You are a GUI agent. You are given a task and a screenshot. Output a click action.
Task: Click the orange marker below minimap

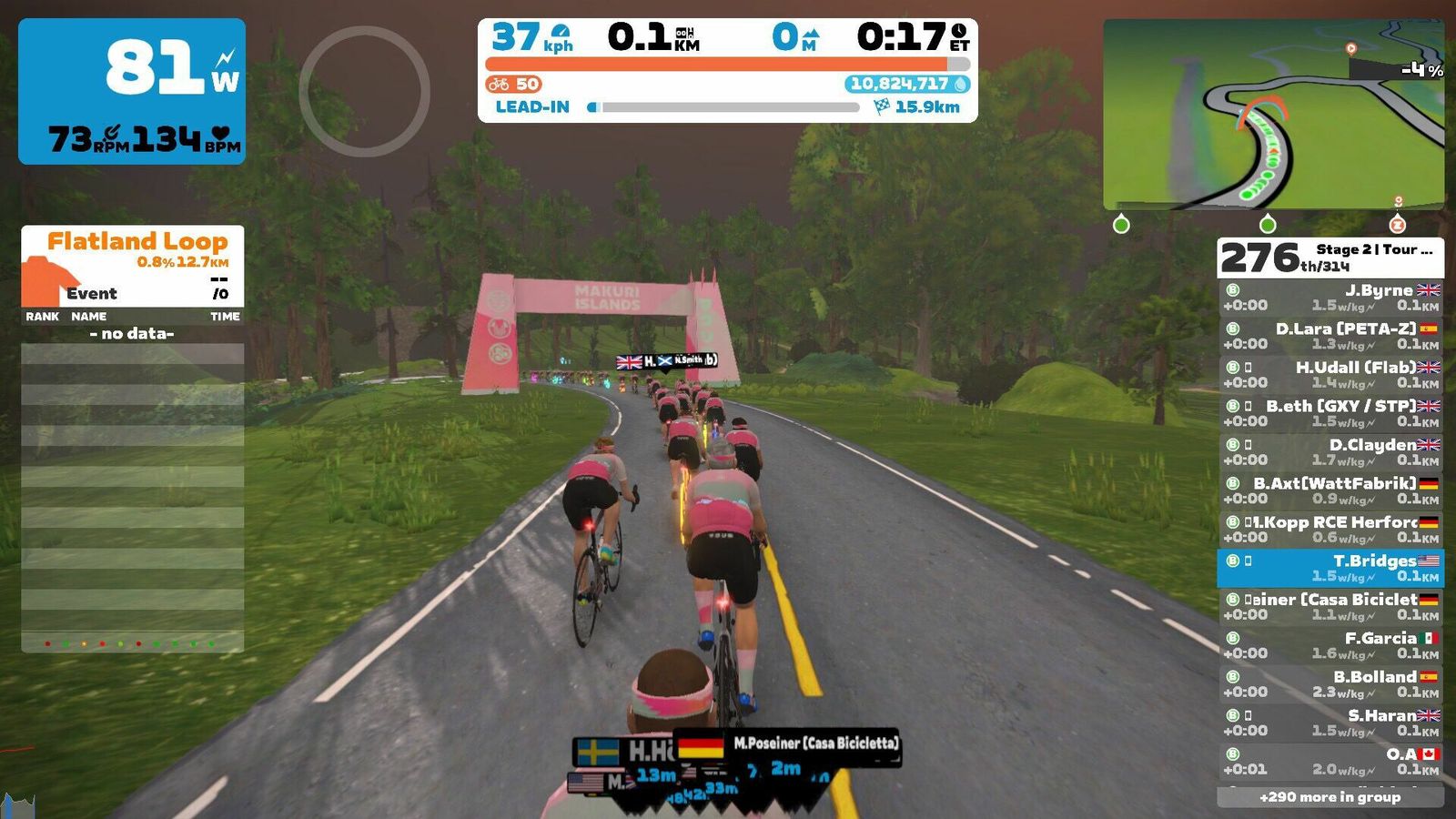tap(1397, 224)
